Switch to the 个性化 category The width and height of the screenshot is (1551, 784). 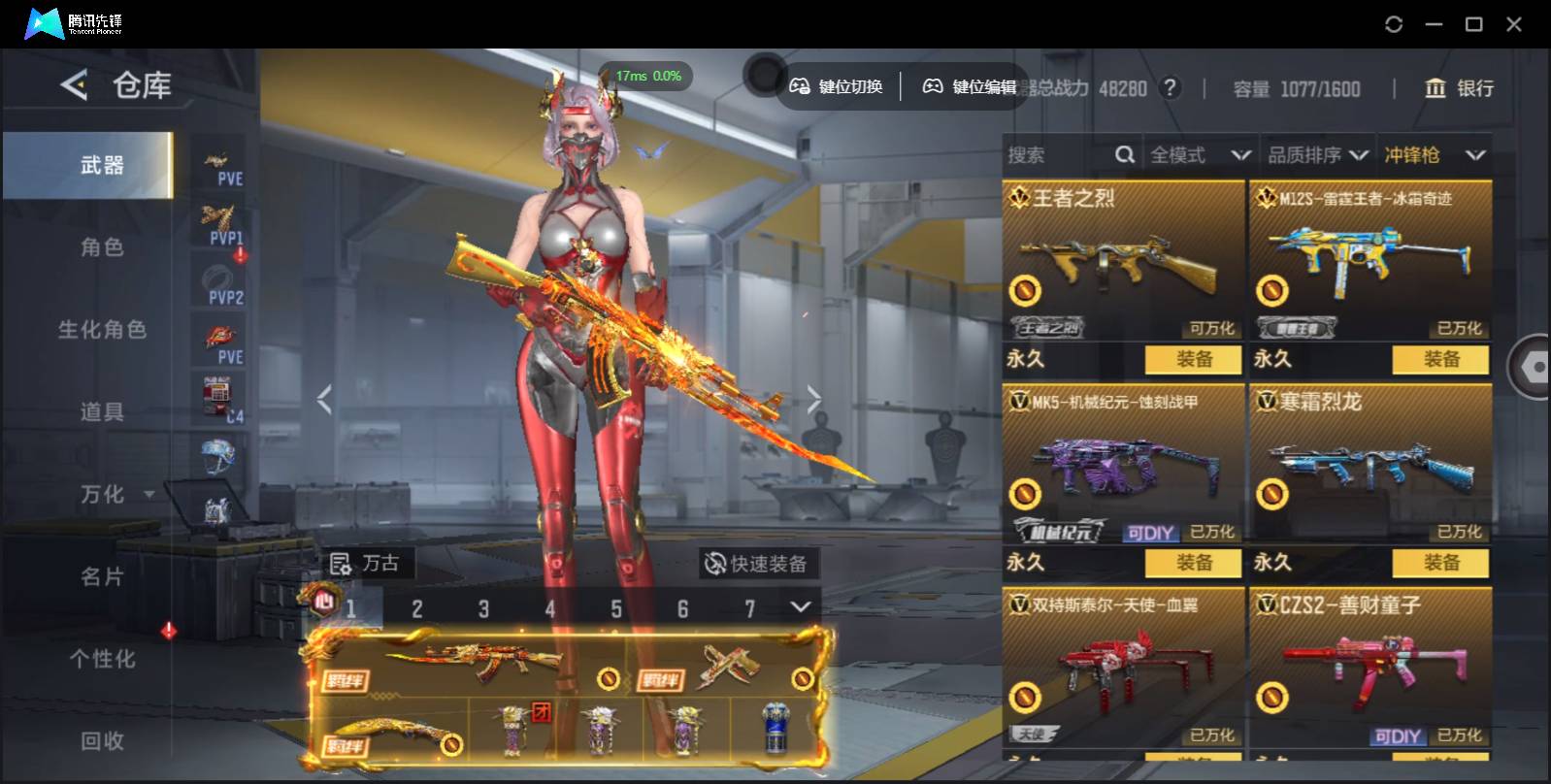tap(101, 660)
